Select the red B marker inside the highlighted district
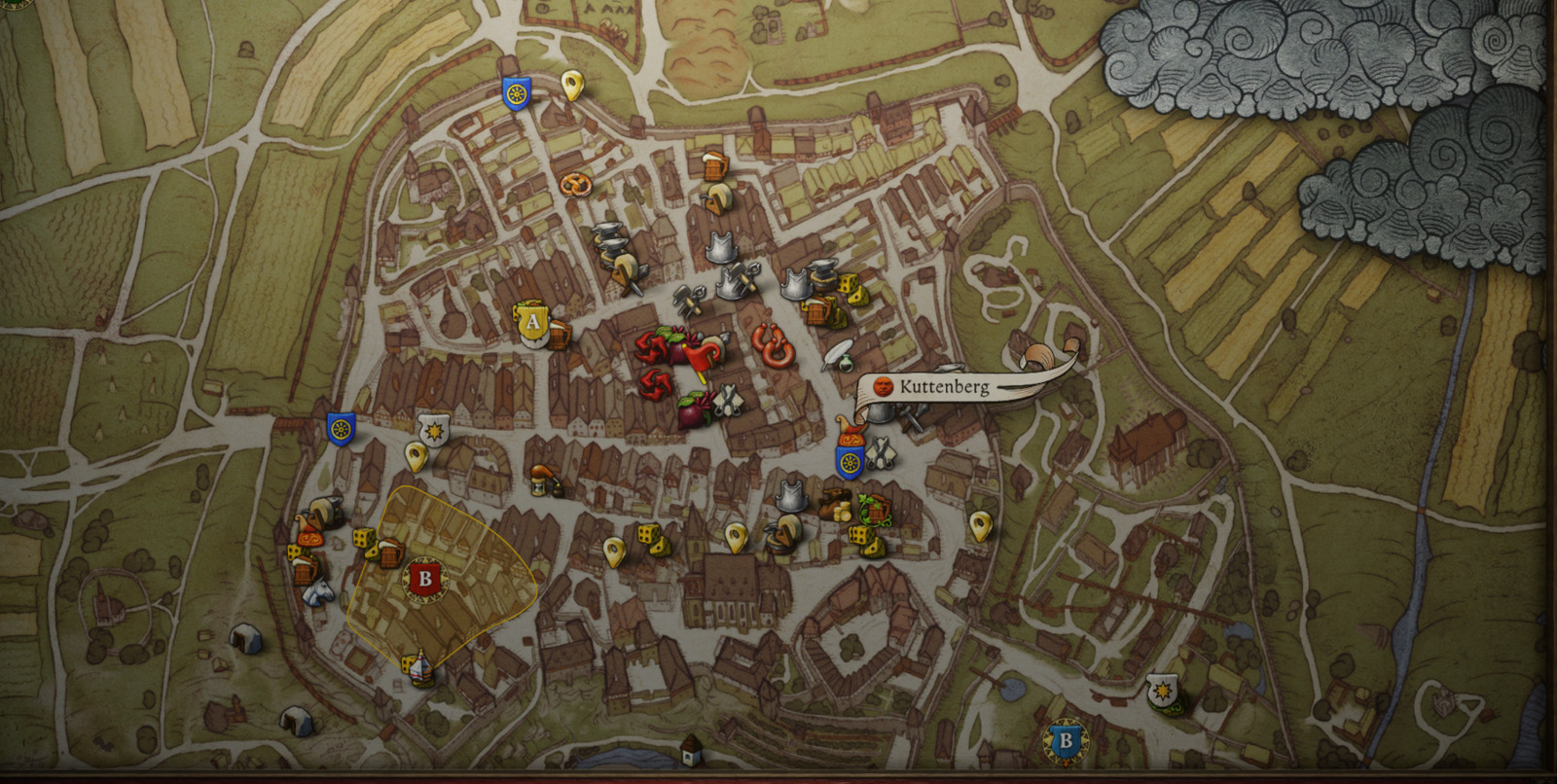This screenshot has width=1557, height=784. pyautogui.click(x=426, y=578)
